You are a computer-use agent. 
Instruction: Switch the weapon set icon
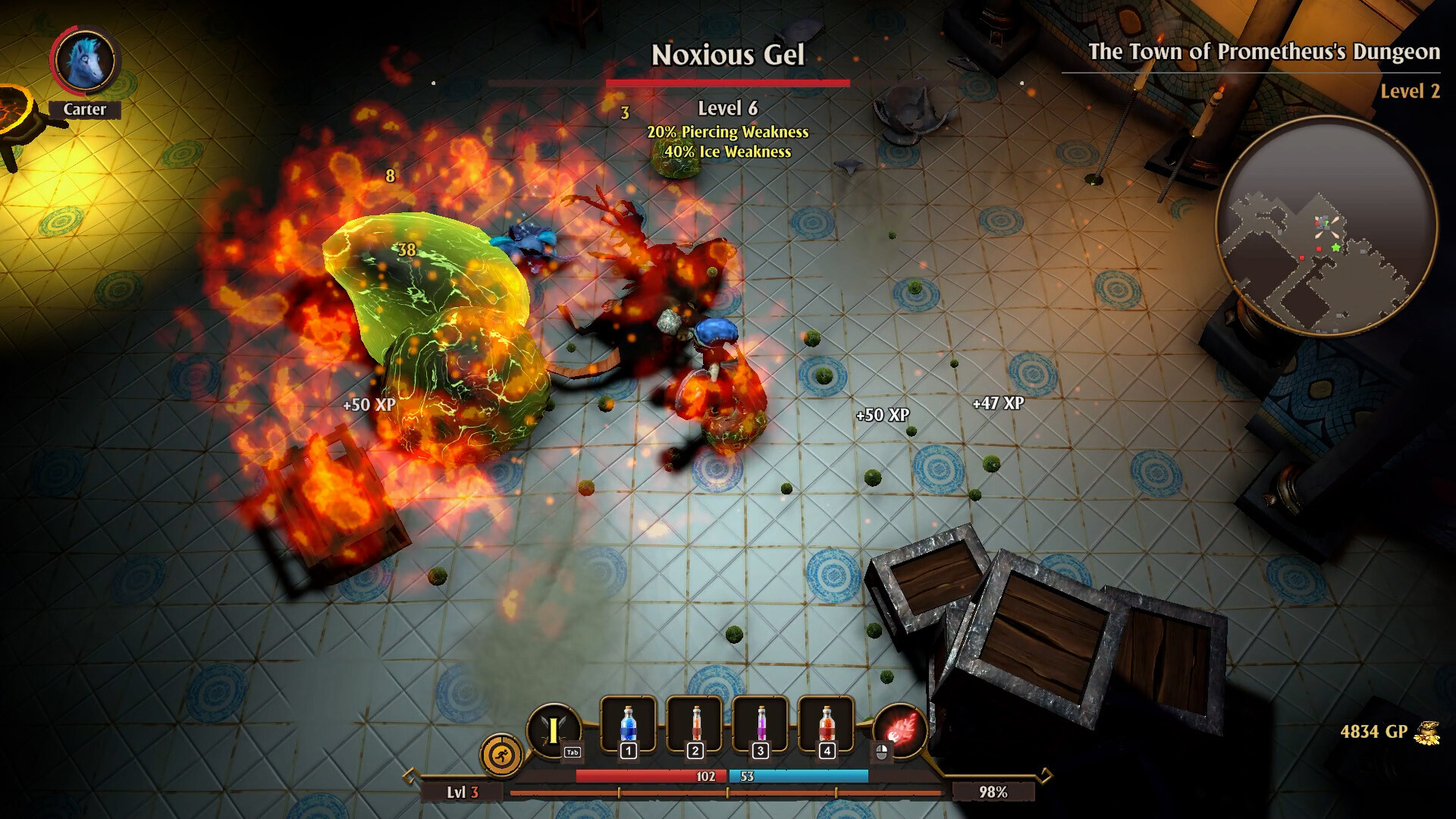[x=554, y=730]
